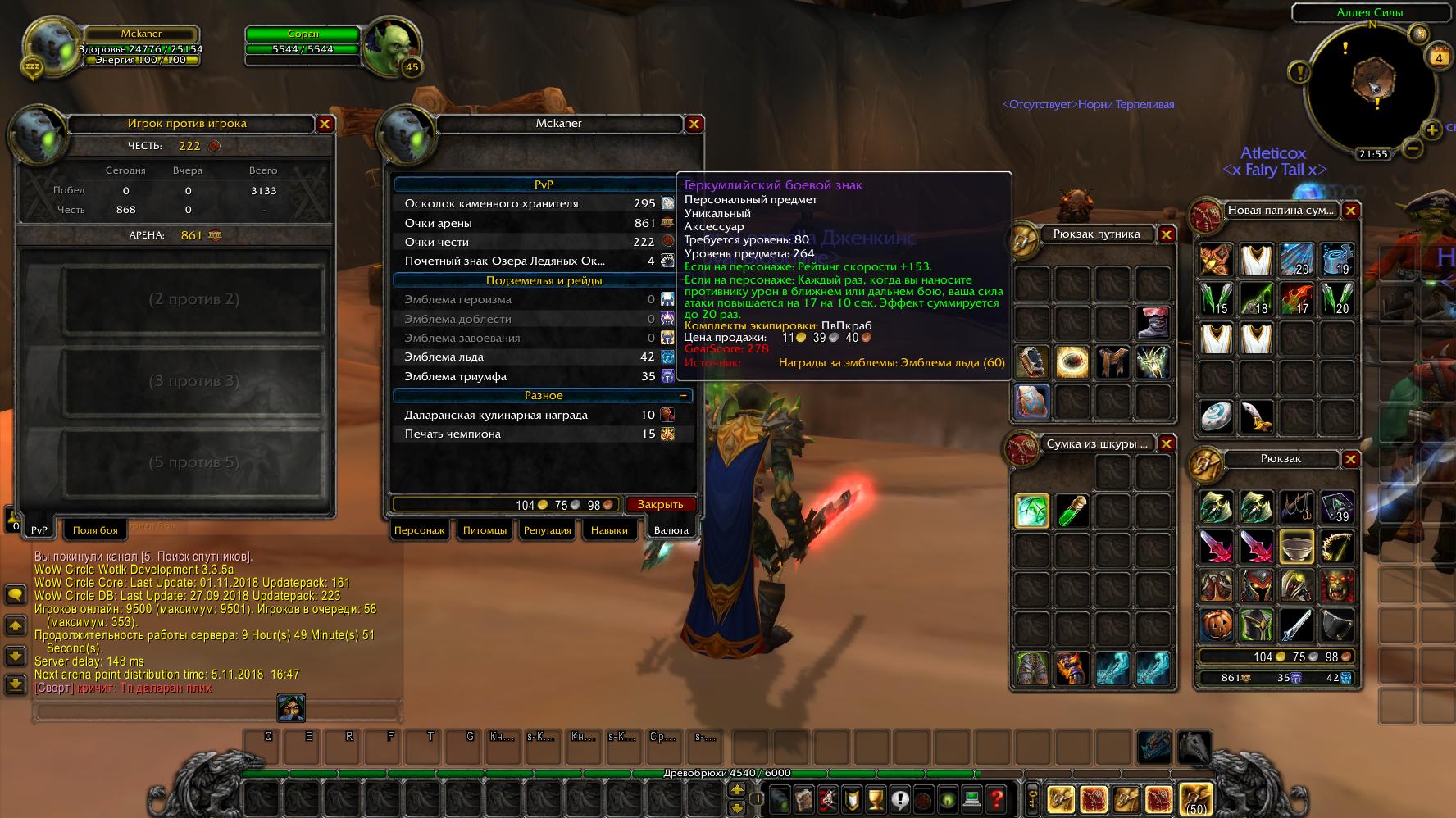
Task: Switch to the Репутация tab
Action: tap(547, 530)
